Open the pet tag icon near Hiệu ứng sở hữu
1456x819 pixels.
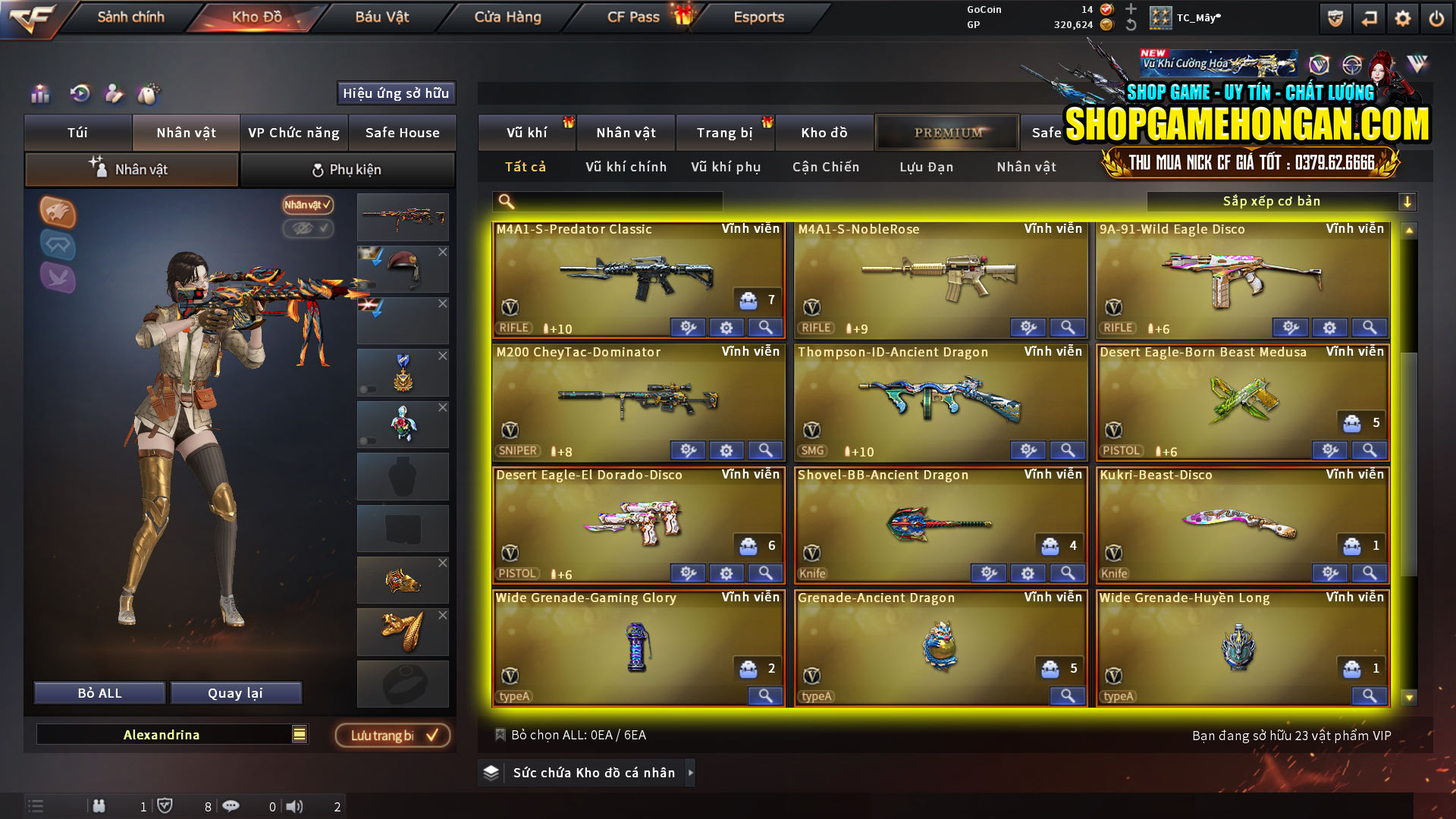[149, 94]
